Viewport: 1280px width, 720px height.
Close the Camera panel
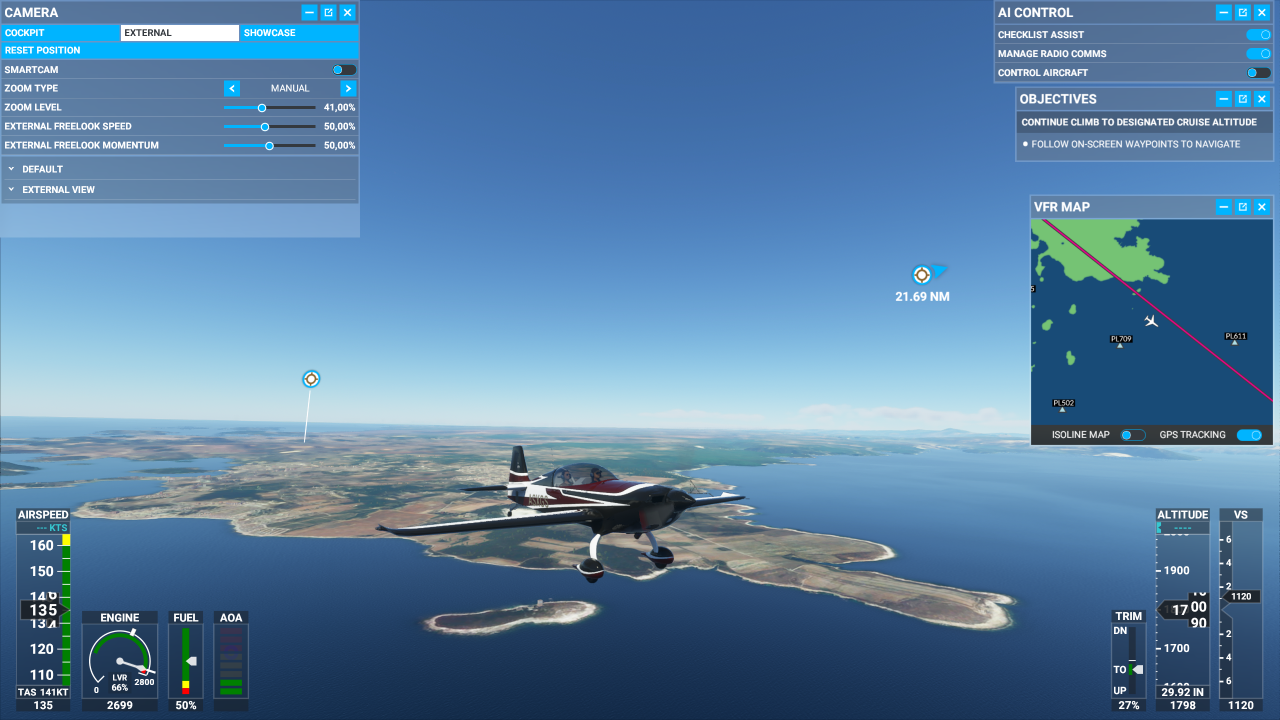tap(347, 13)
